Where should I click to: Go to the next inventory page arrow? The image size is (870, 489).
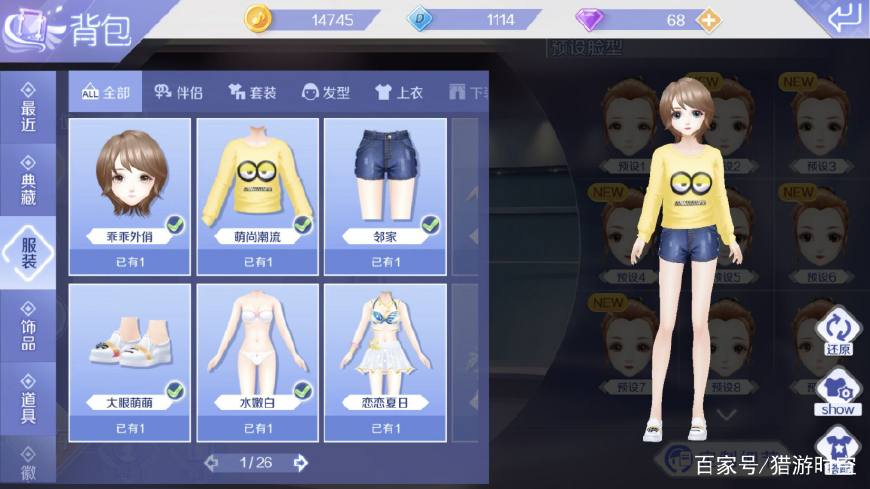300,462
